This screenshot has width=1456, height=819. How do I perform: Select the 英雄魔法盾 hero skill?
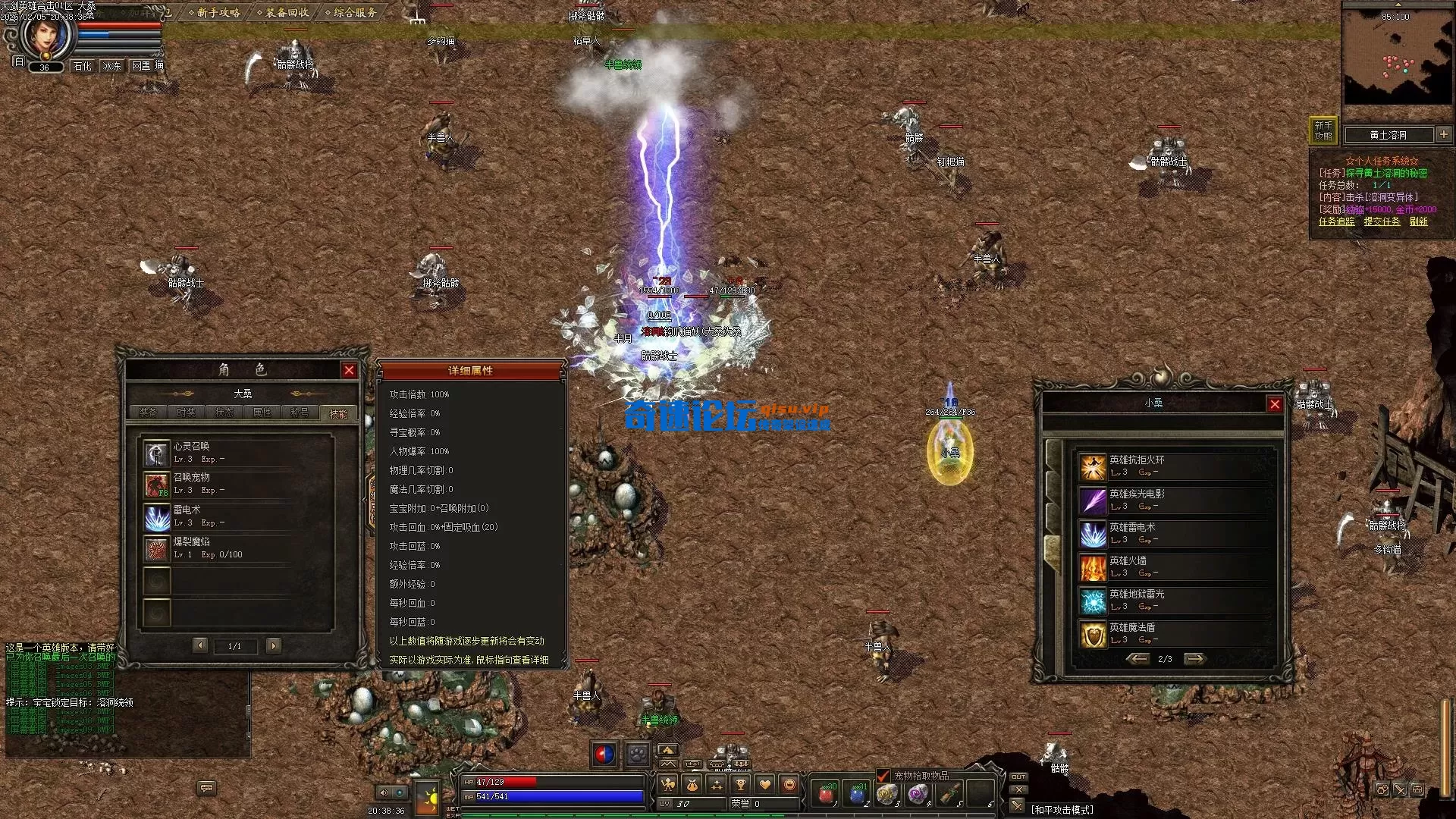pos(1093,634)
